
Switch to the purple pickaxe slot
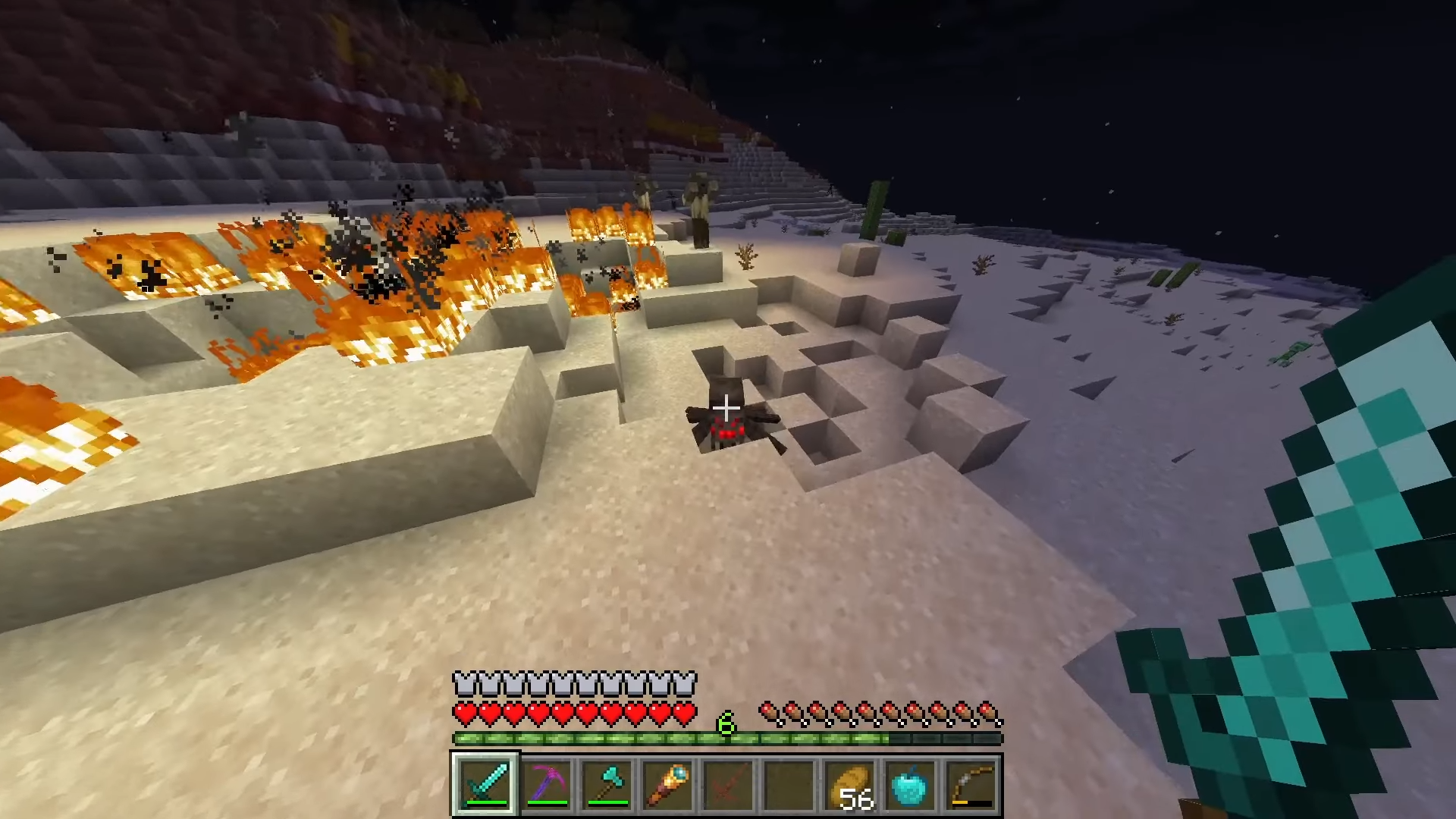click(546, 784)
